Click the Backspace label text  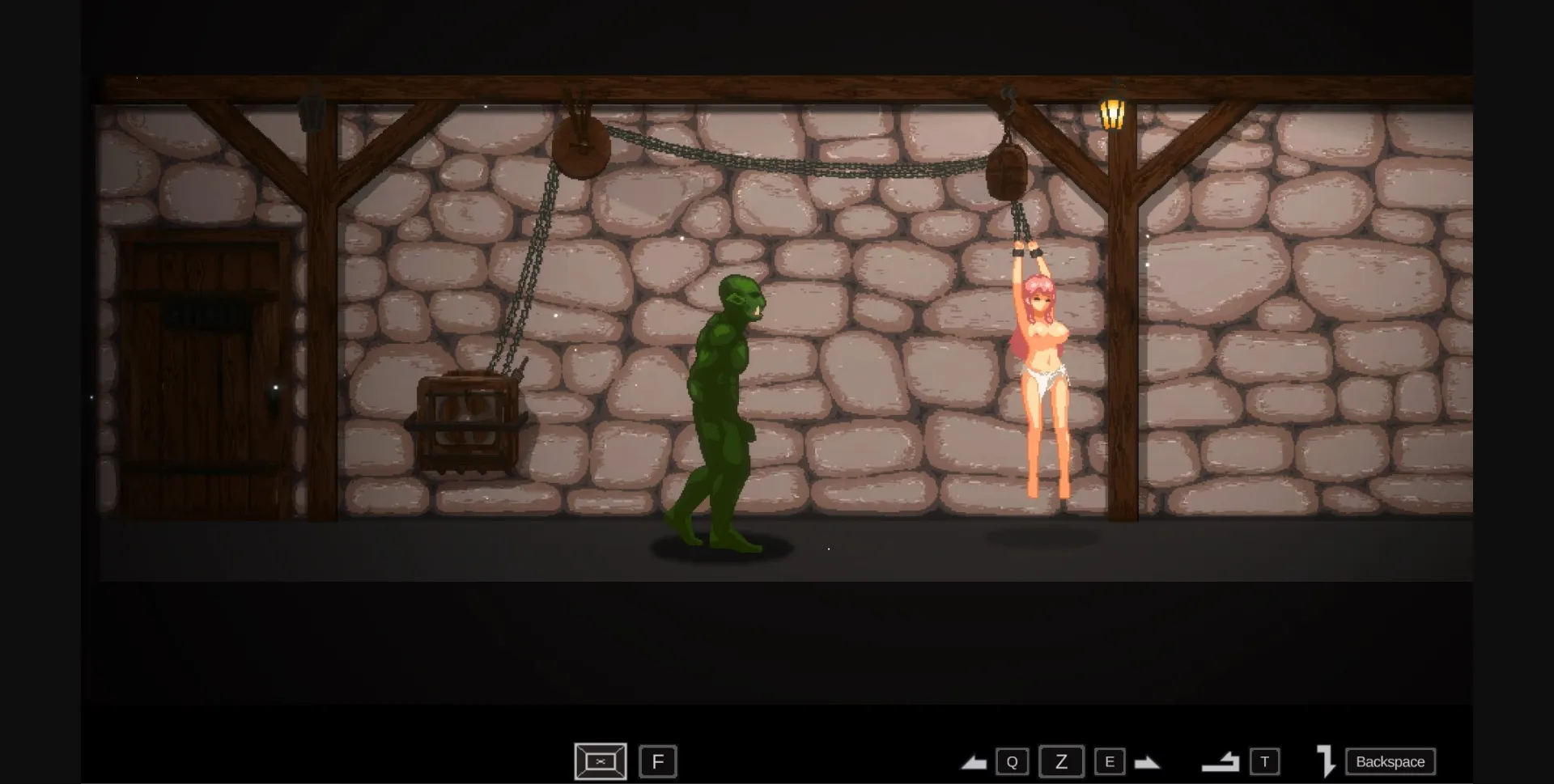point(1389,761)
